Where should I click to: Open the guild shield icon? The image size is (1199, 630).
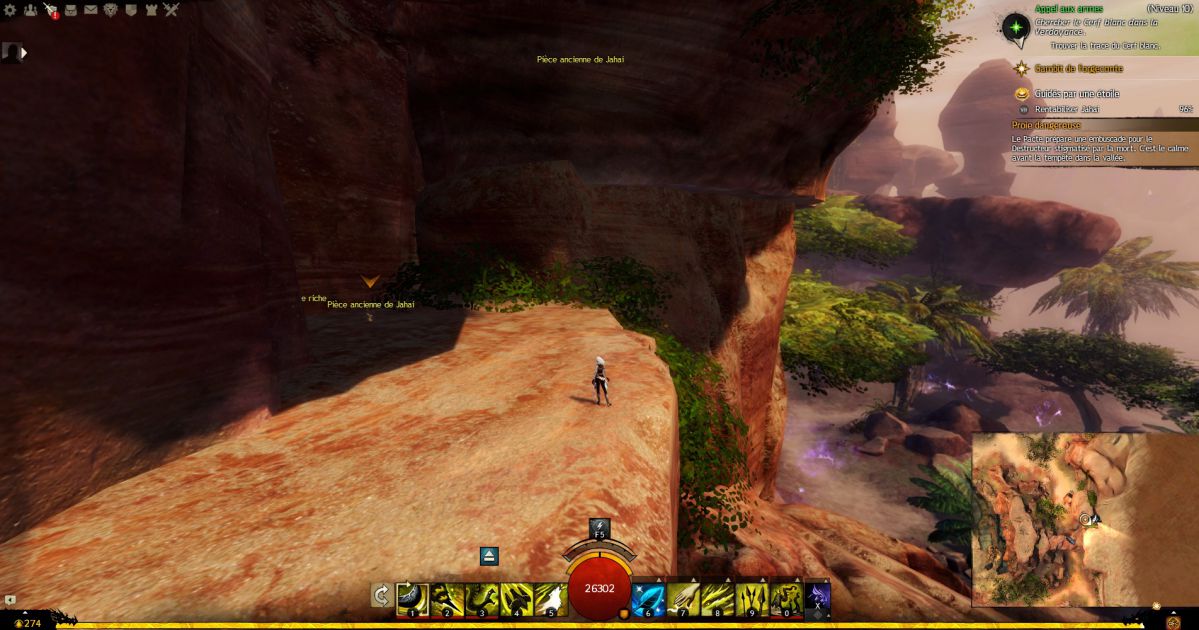131,10
